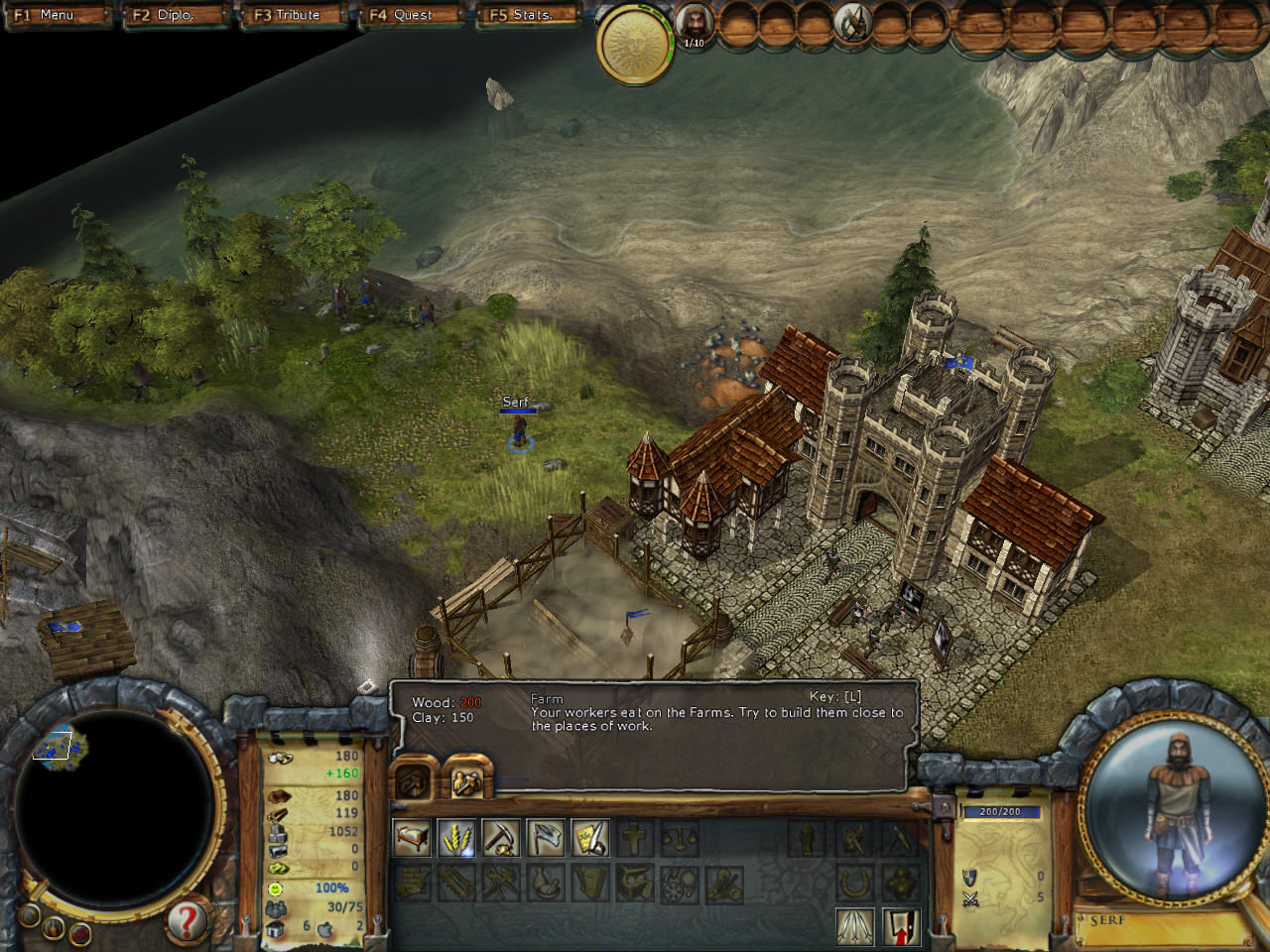This screenshot has width=1270, height=952.
Task: Click the hero portrait showing 1/10
Action: (696, 22)
